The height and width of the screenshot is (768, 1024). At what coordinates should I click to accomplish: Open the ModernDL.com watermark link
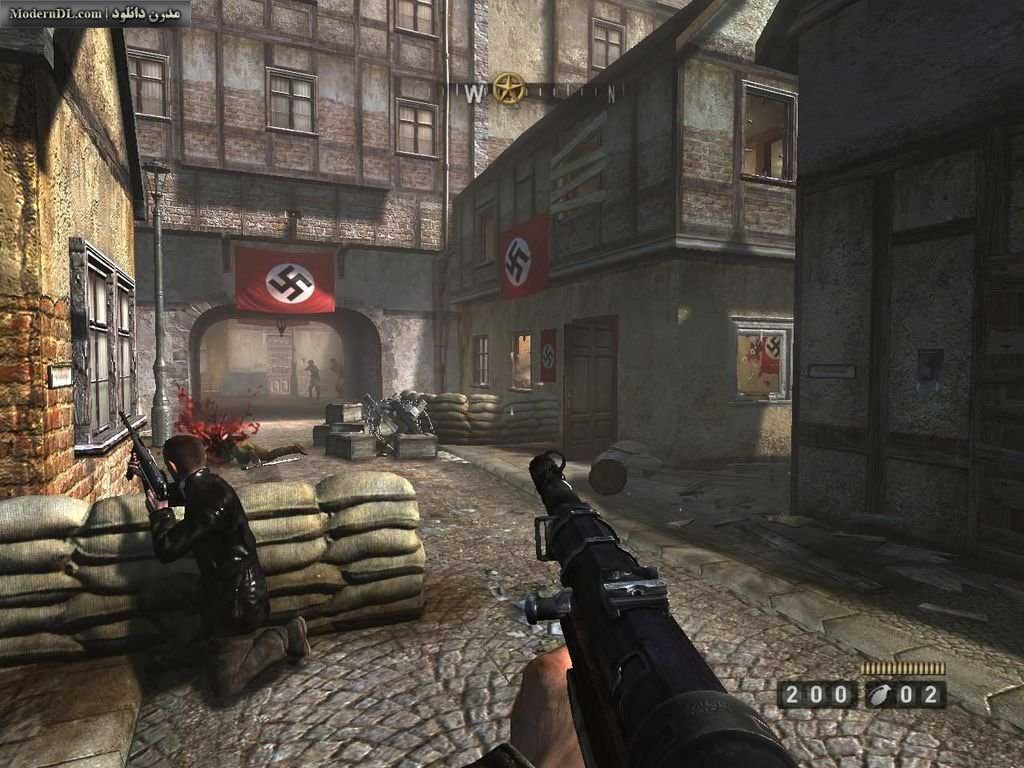pyautogui.click(x=55, y=13)
